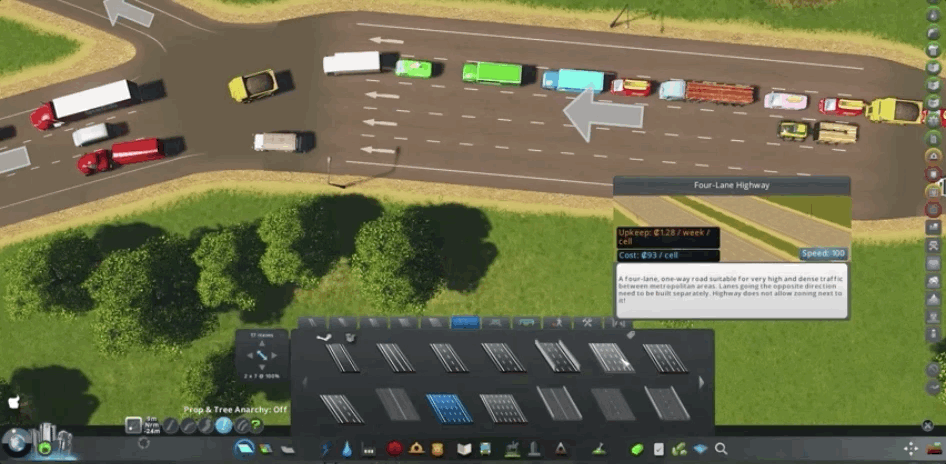Open the Roads build menu

click(244, 449)
